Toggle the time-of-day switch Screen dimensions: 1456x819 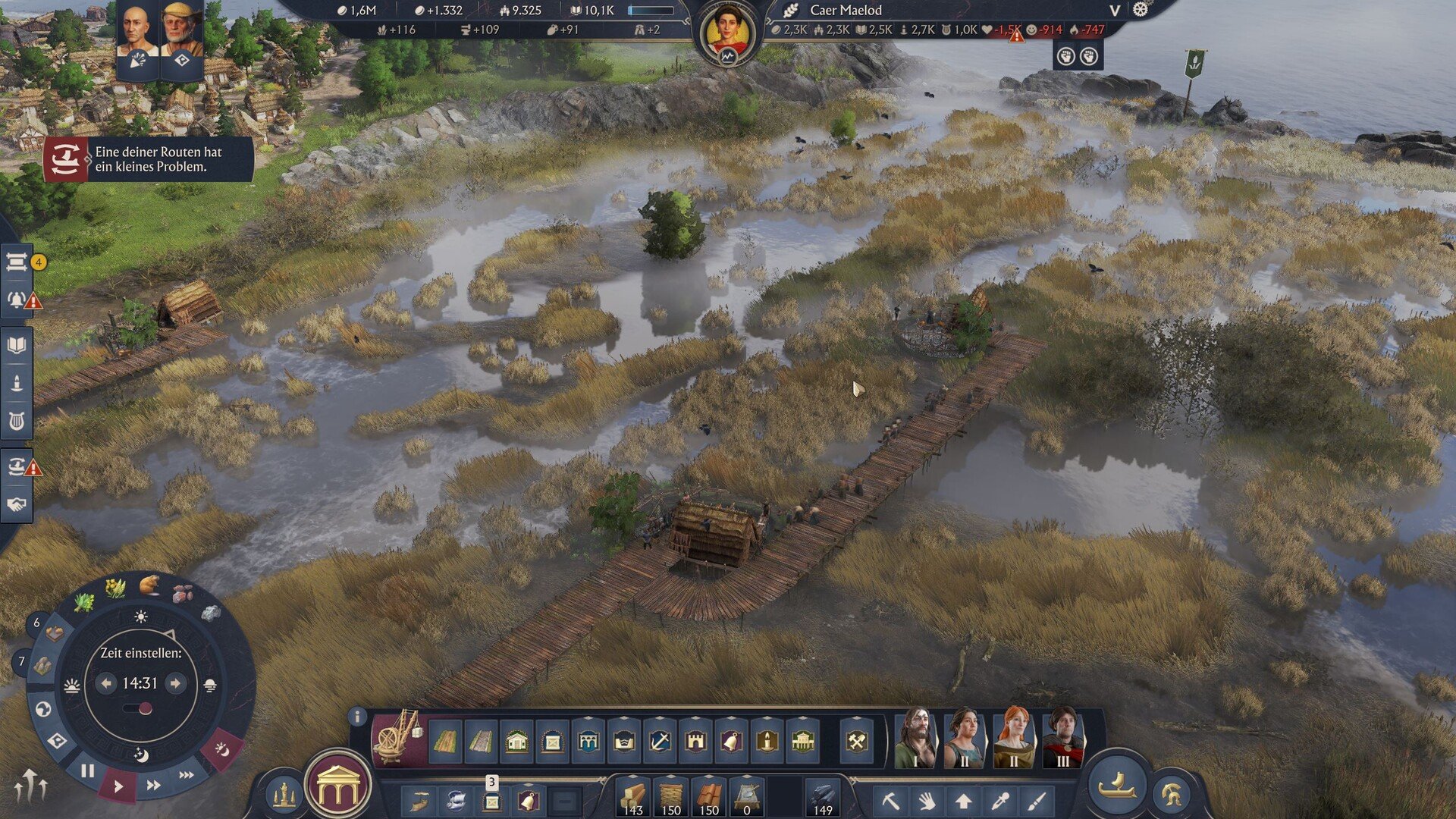[x=140, y=708]
